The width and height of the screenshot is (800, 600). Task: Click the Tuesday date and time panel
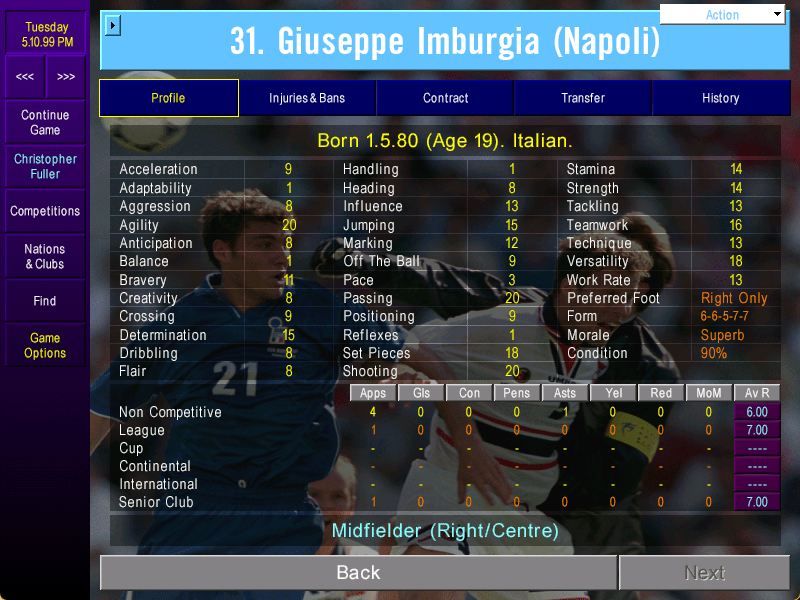point(45,34)
